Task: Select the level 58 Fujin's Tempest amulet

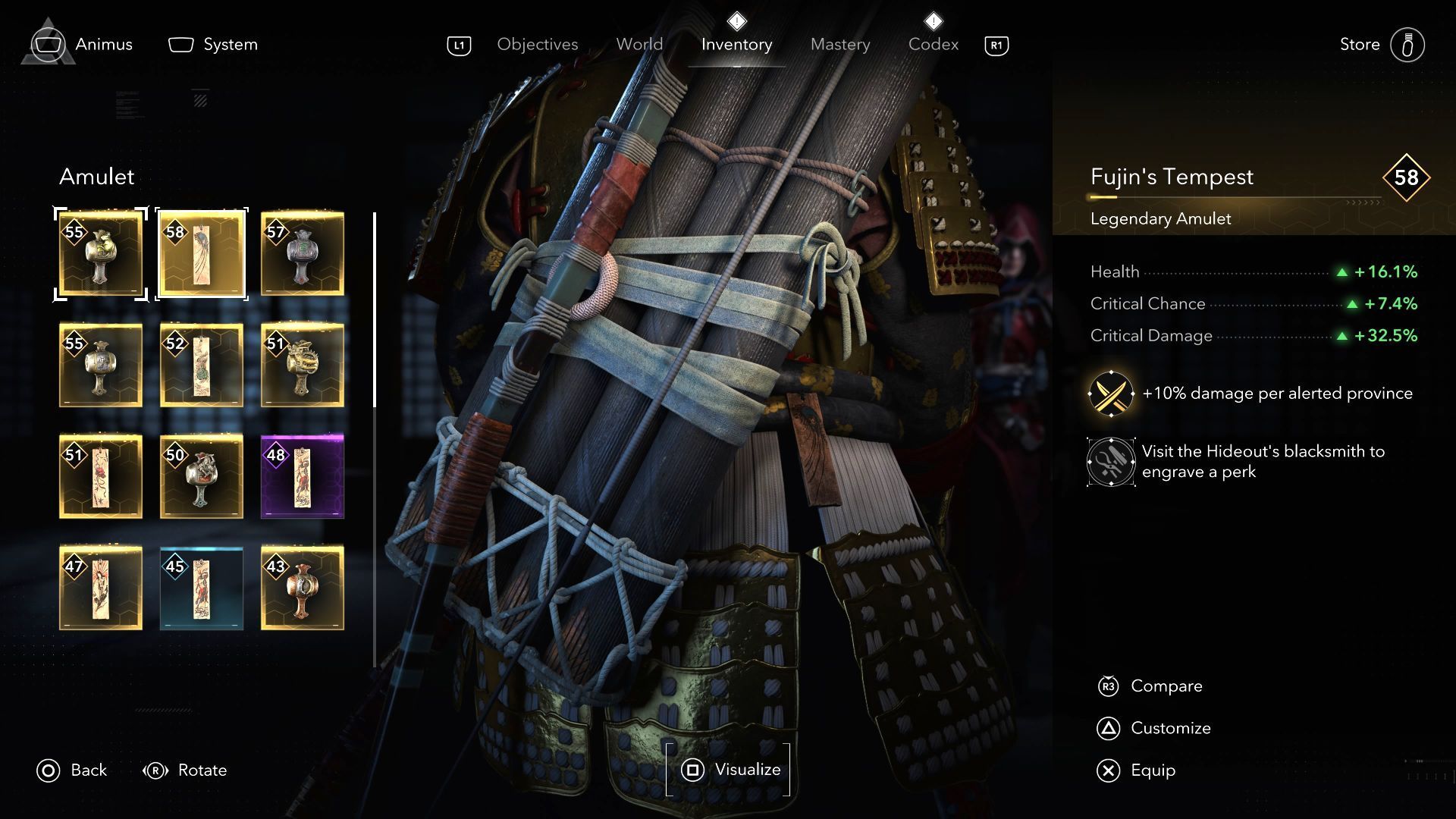Action: [x=202, y=254]
